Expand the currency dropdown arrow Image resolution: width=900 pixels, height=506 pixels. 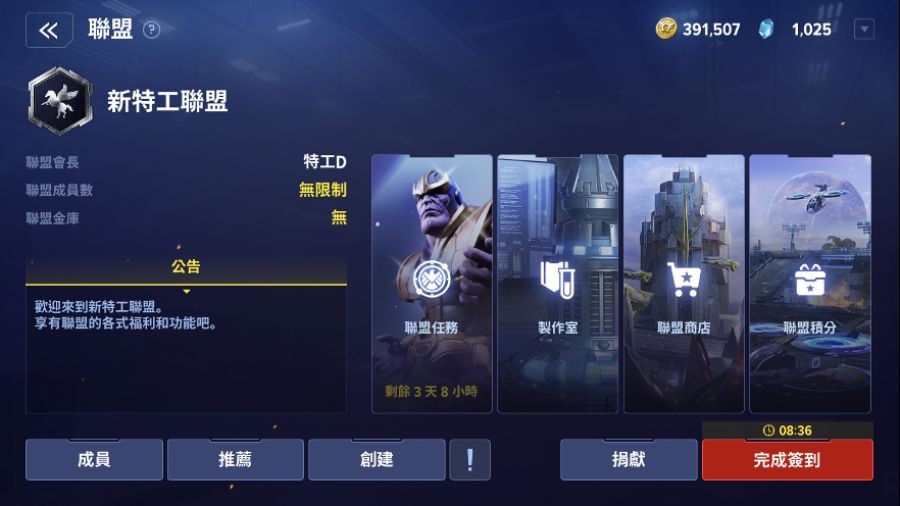click(863, 30)
